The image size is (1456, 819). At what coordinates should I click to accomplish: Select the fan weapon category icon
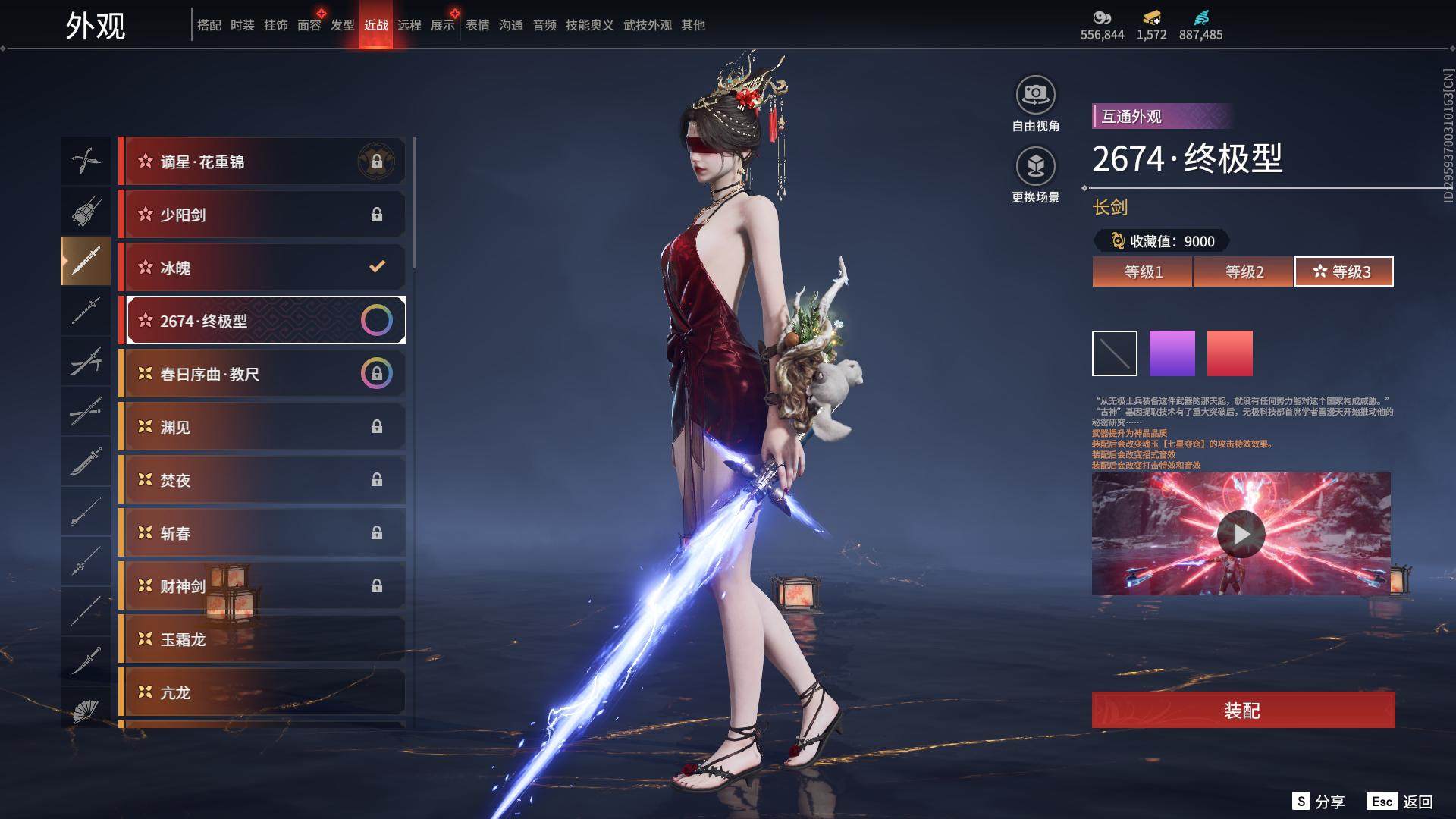tap(85, 711)
